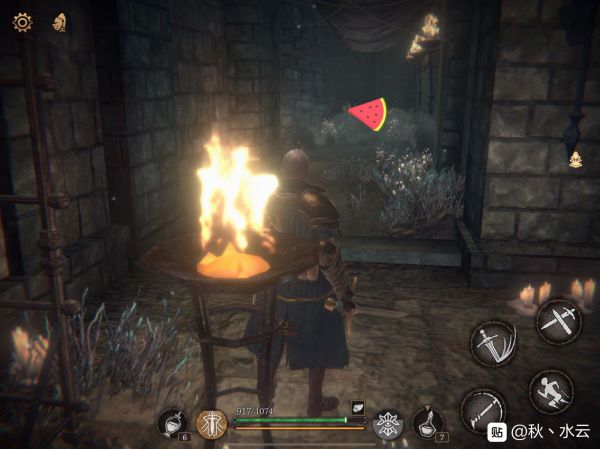The height and width of the screenshot is (449, 600).
Task: Open settings with the gear icon
Action: (x=21, y=21)
